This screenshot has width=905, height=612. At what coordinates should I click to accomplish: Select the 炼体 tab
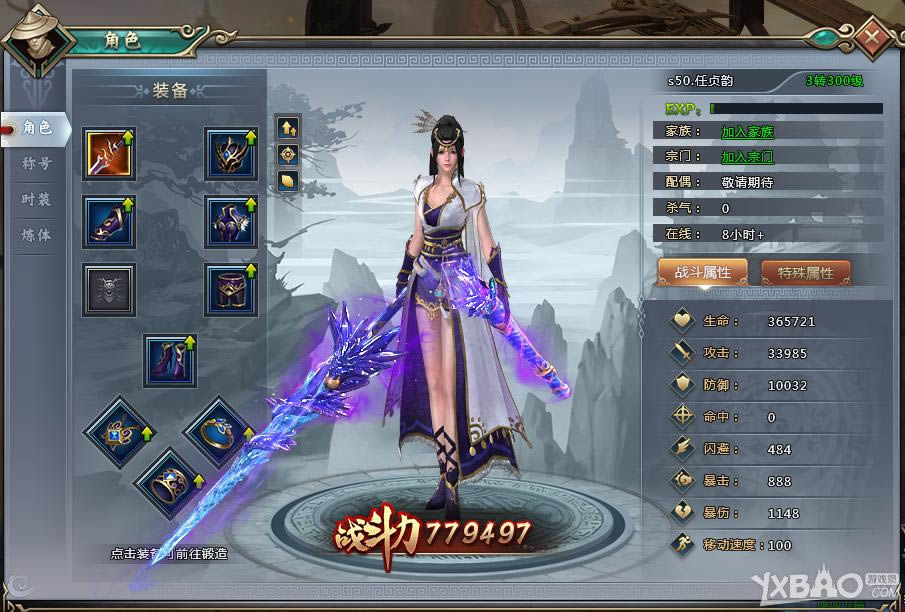click(x=36, y=235)
